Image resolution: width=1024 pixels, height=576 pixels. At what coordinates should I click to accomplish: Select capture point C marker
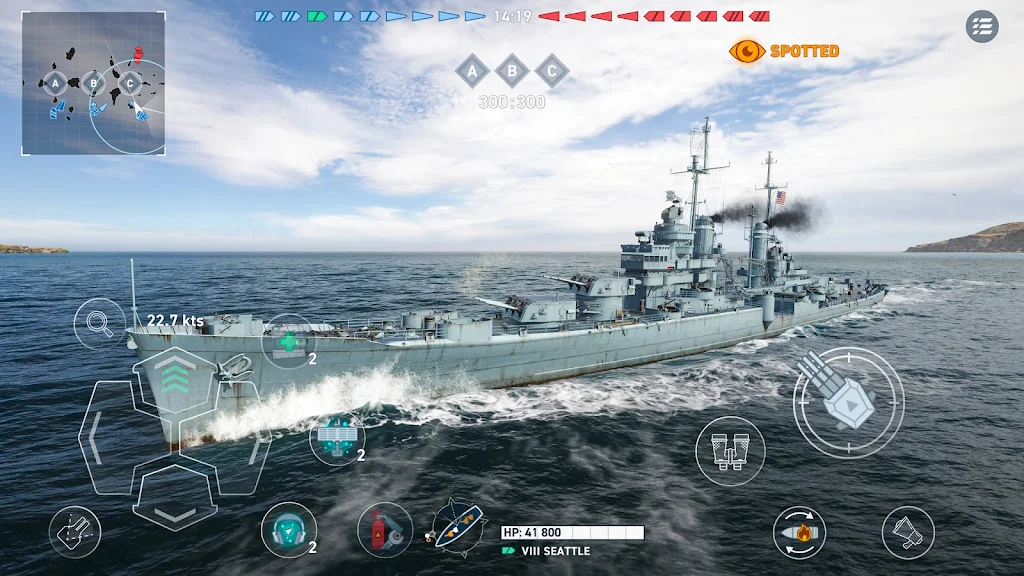[x=551, y=71]
